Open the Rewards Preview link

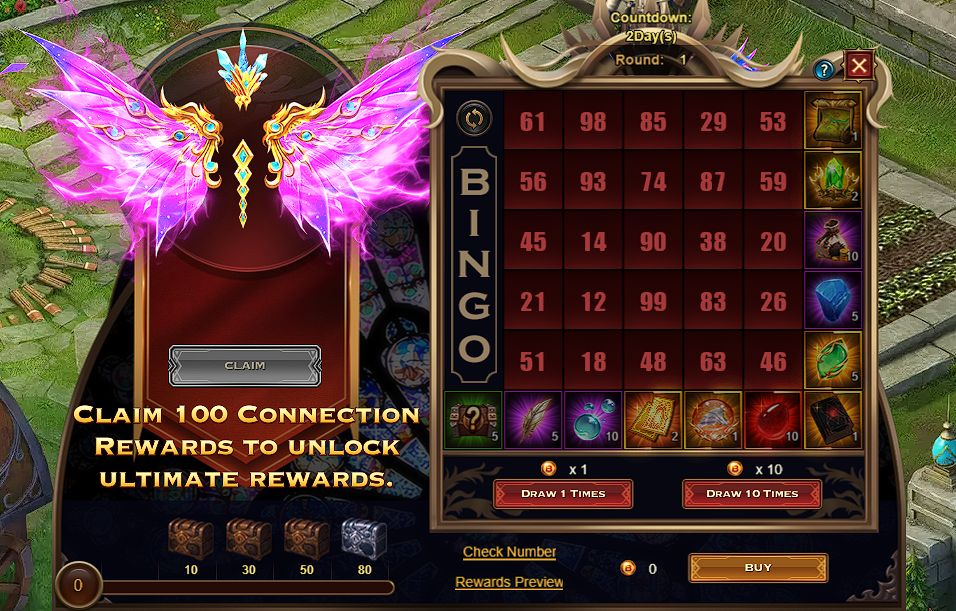click(x=509, y=582)
